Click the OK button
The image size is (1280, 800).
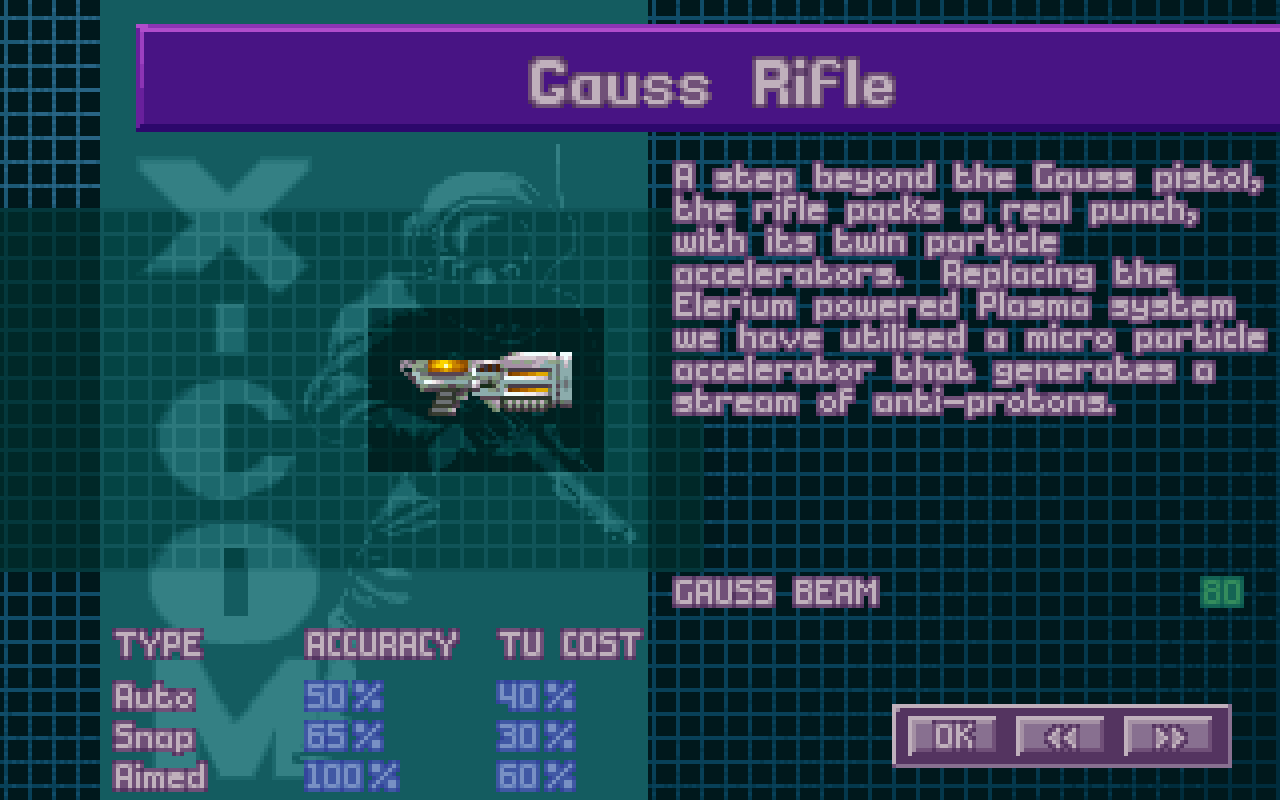(952, 736)
